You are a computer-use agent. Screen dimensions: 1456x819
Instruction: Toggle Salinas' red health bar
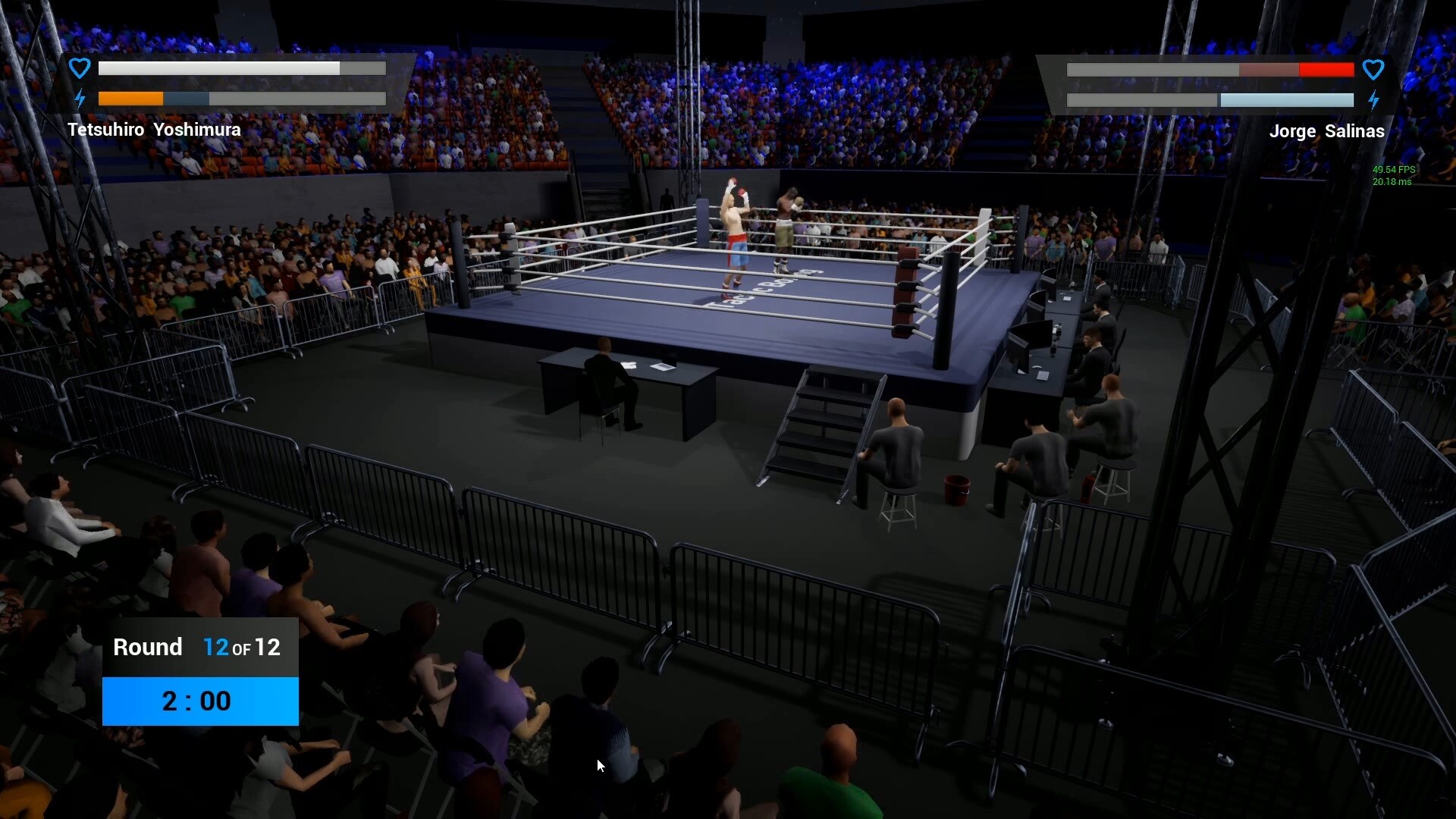1211,70
